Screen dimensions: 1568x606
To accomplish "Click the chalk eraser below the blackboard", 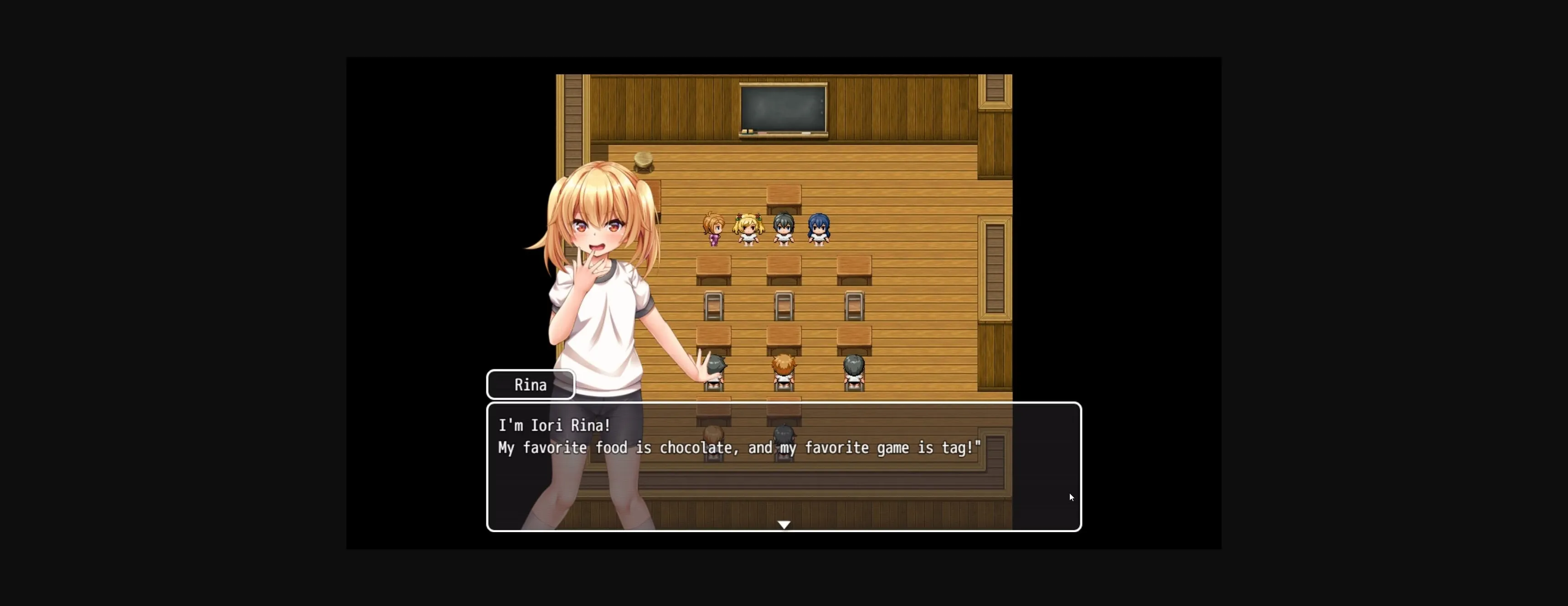I will point(748,132).
